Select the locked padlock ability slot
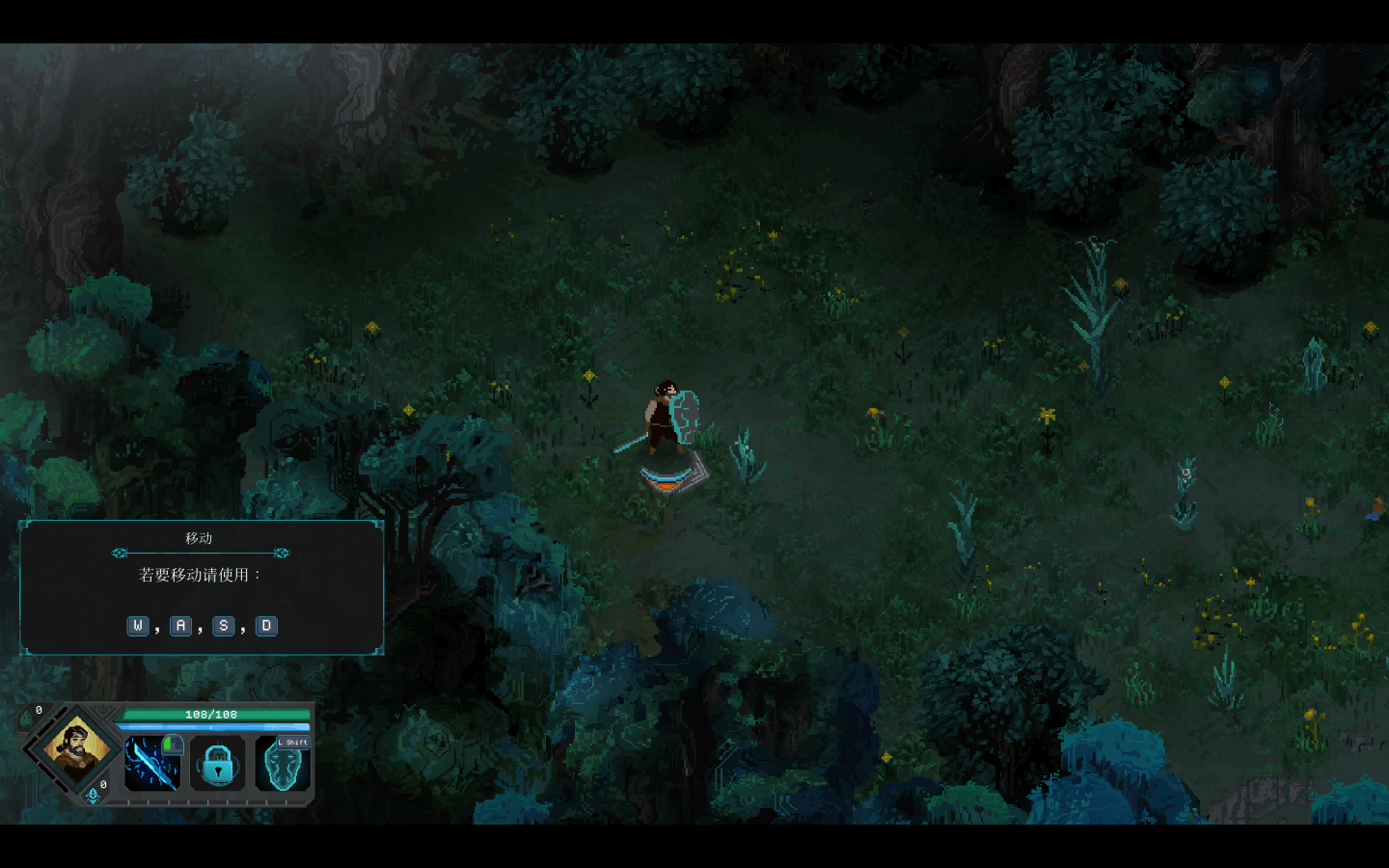The height and width of the screenshot is (868, 1389). 218,764
